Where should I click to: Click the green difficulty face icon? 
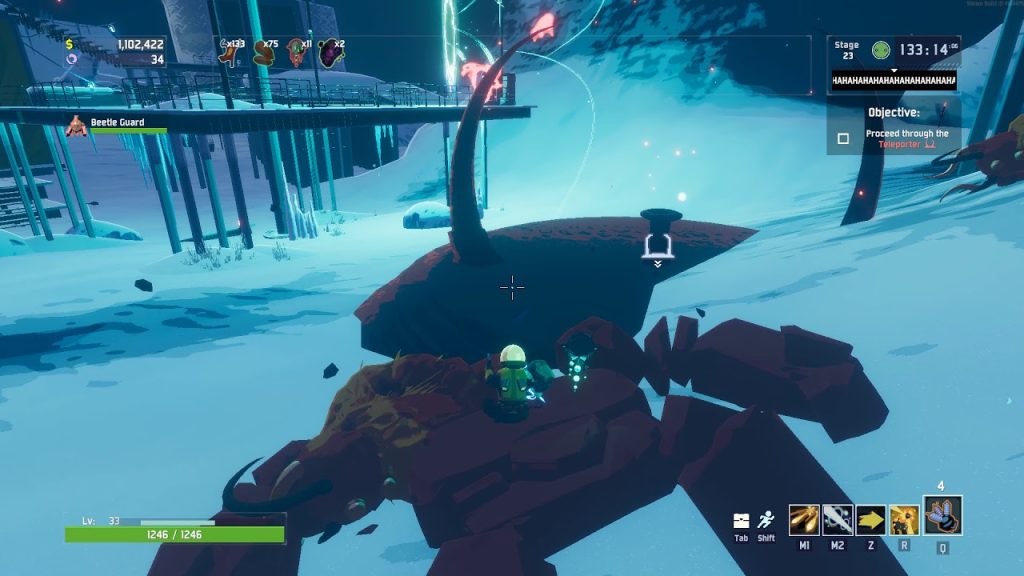[x=880, y=49]
